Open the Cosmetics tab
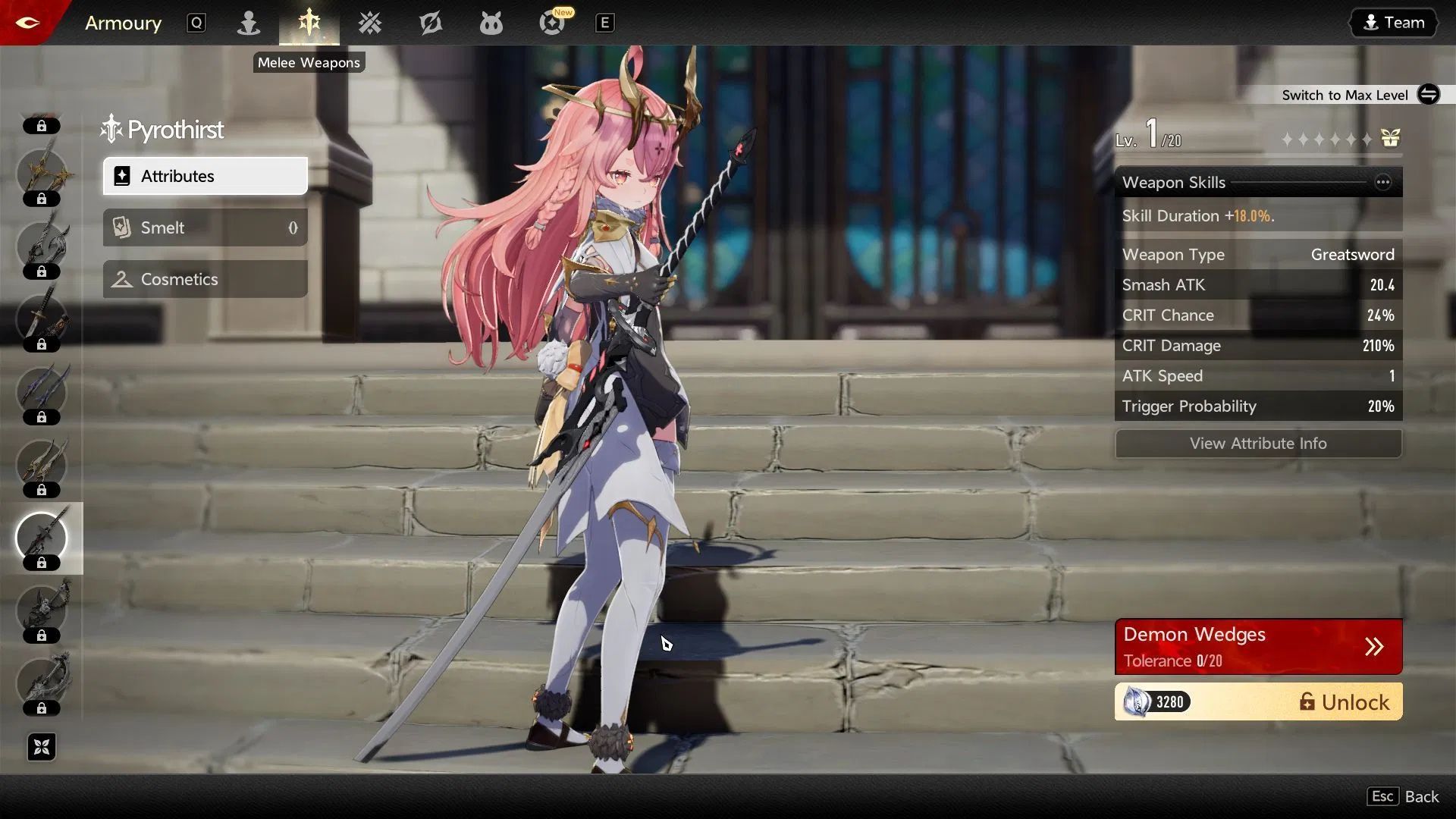The width and height of the screenshot is (1456, 819). [x=205, y=279]
